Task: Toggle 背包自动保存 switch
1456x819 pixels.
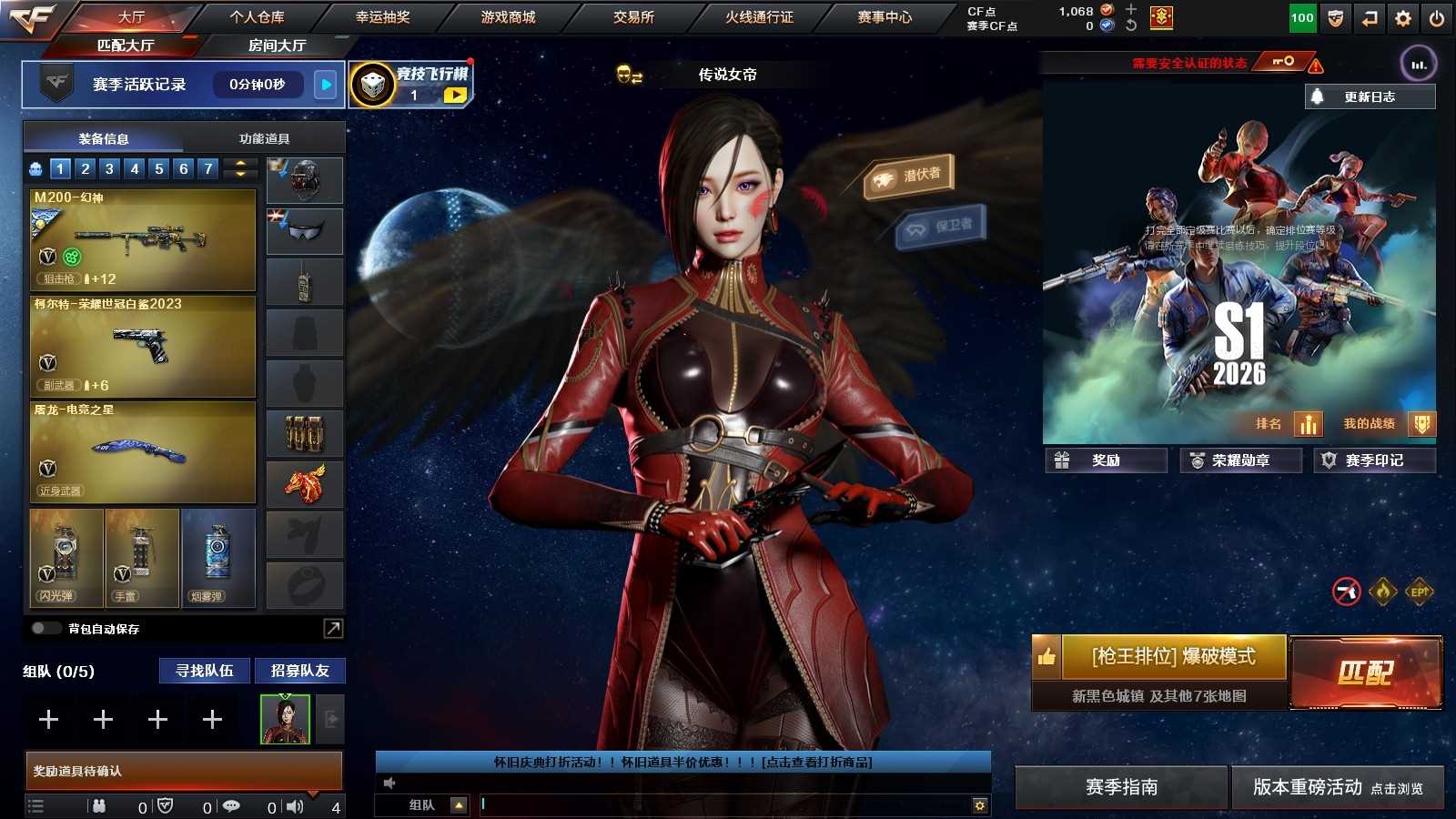Action: [45, 629]
